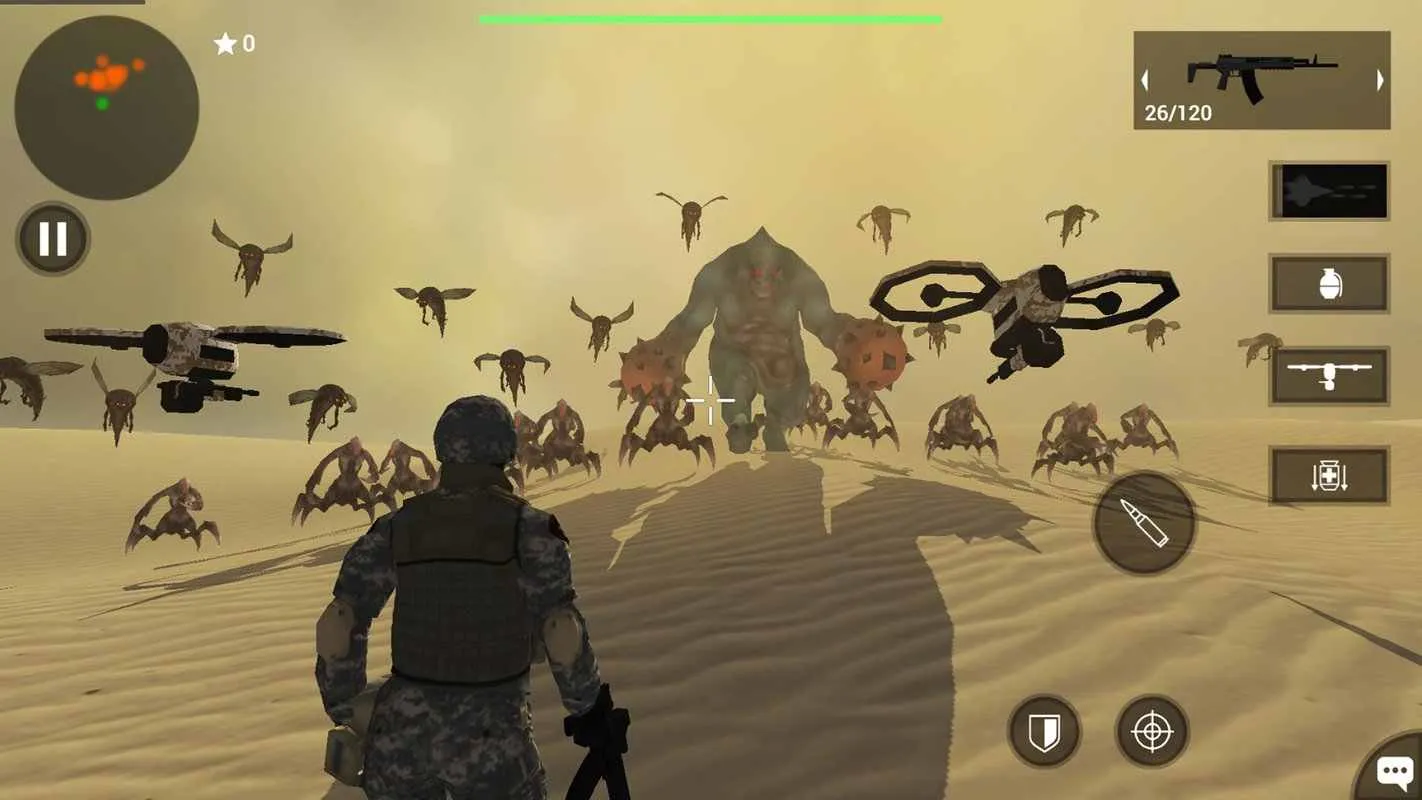
Task: Click the center aiming reticle
Action: [710, 400]
